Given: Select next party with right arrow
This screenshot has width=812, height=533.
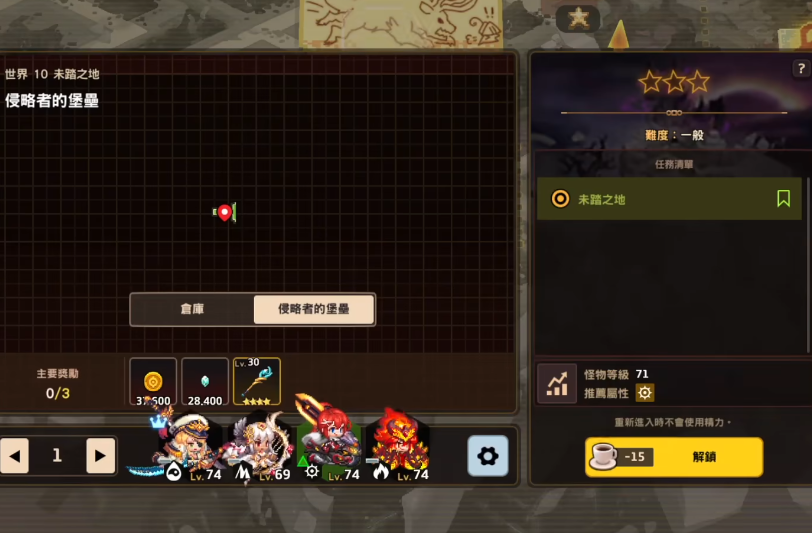Looking at the screenshot, I should 99,456.
